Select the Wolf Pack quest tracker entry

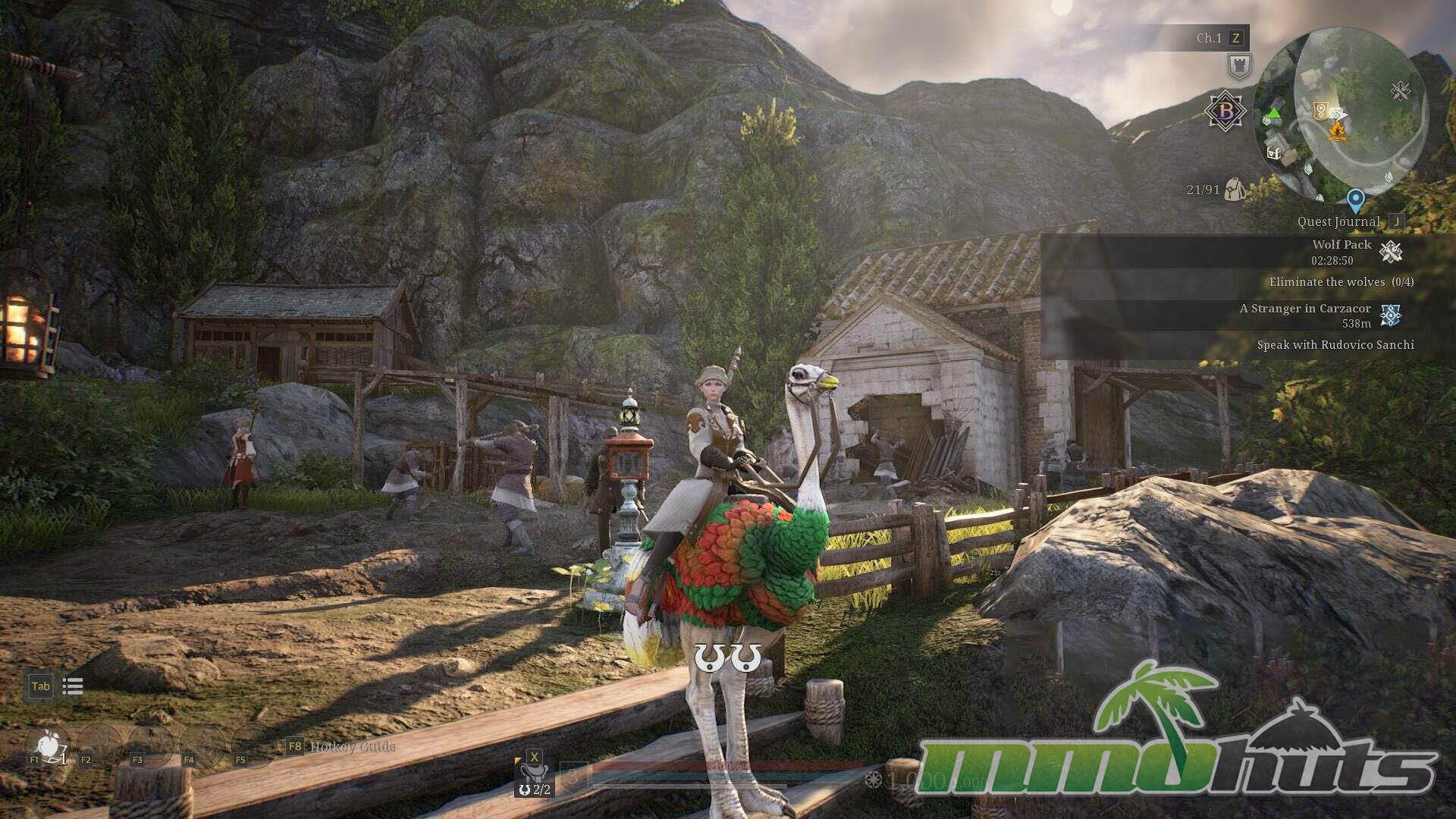click(1341, 245)
